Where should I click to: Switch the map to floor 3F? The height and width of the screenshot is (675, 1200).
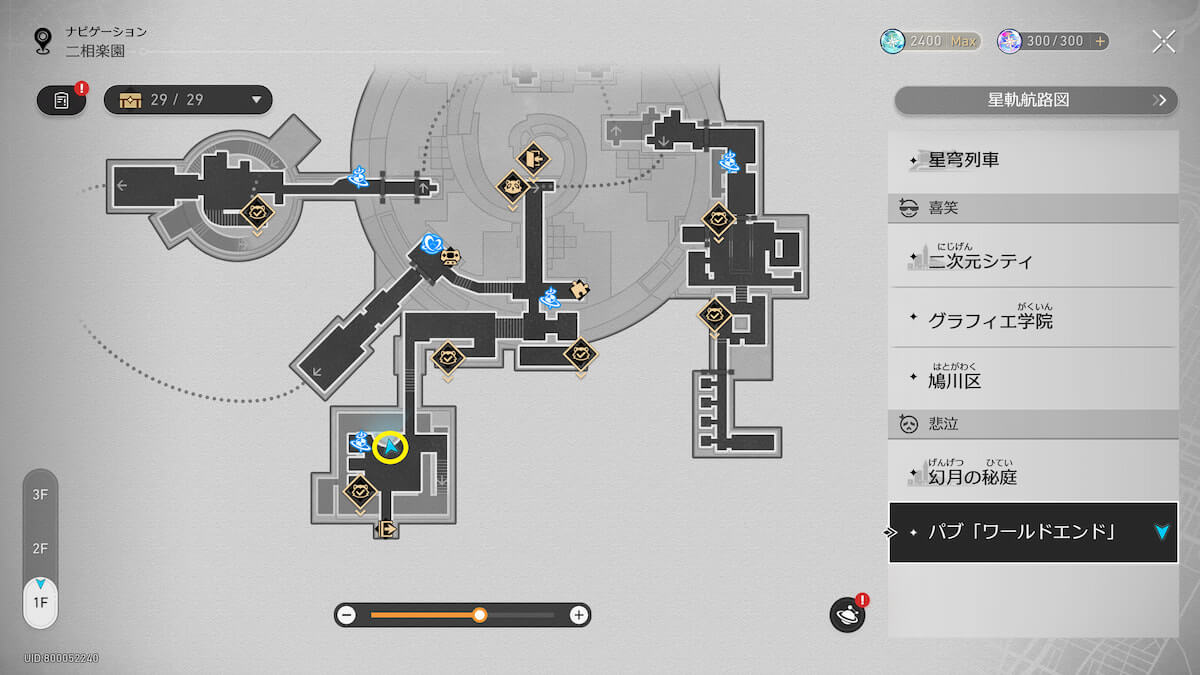[x=40, y=494]
